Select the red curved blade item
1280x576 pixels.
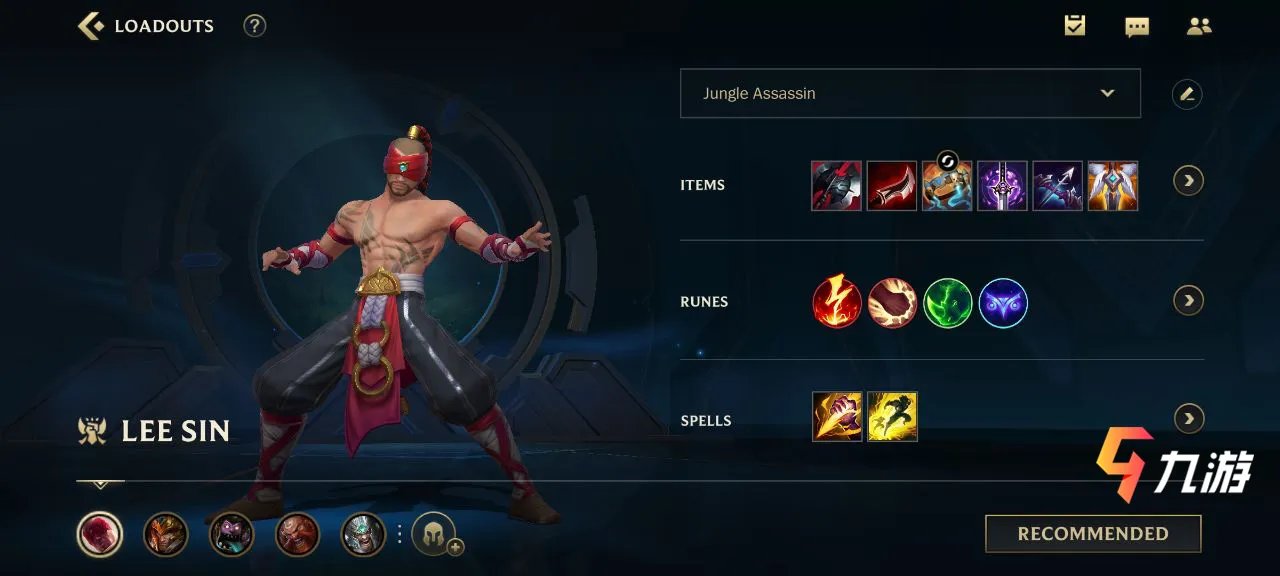point(892,185)
